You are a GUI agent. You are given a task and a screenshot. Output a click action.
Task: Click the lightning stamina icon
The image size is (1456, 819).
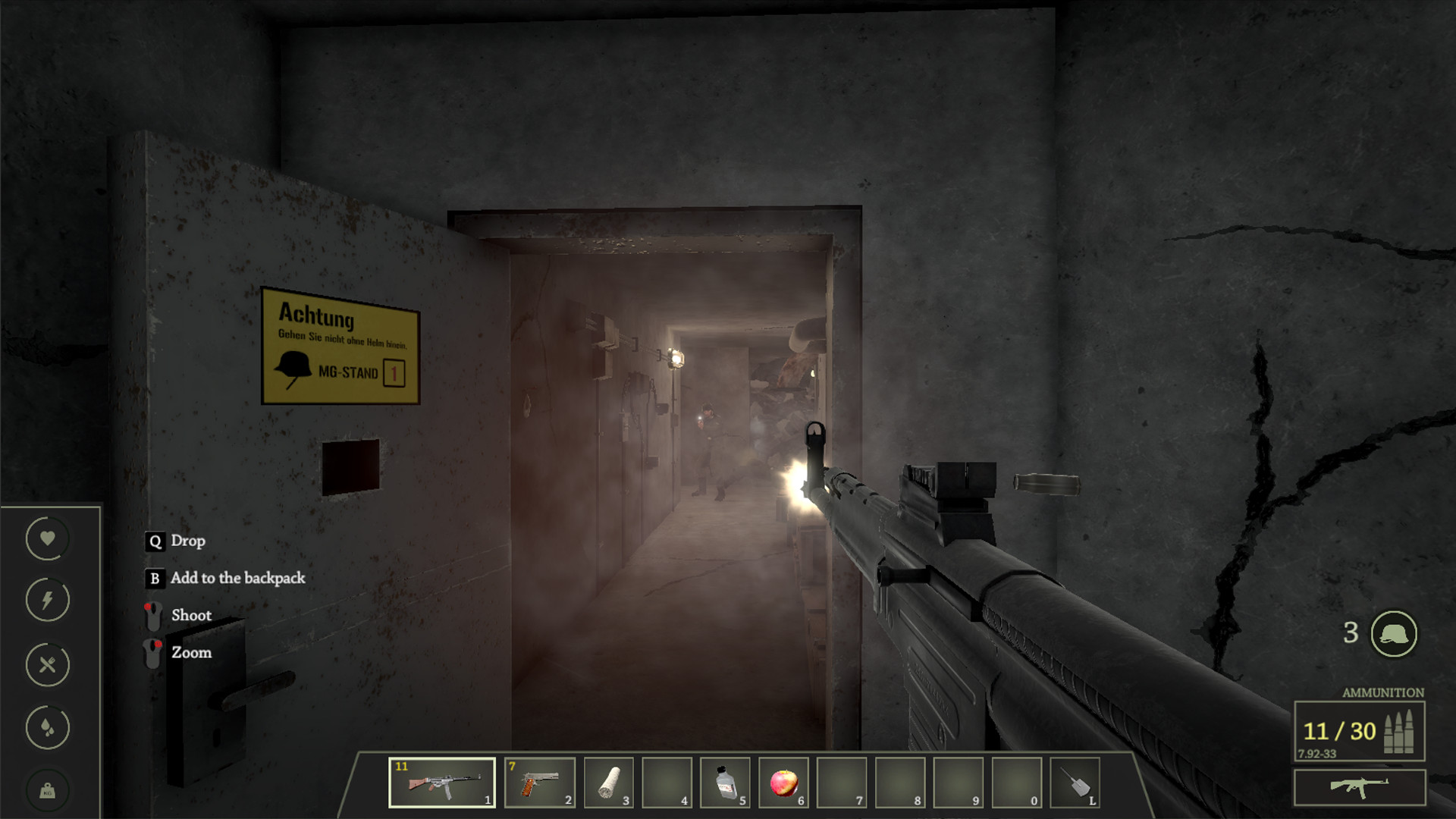[x=47, y=601]
